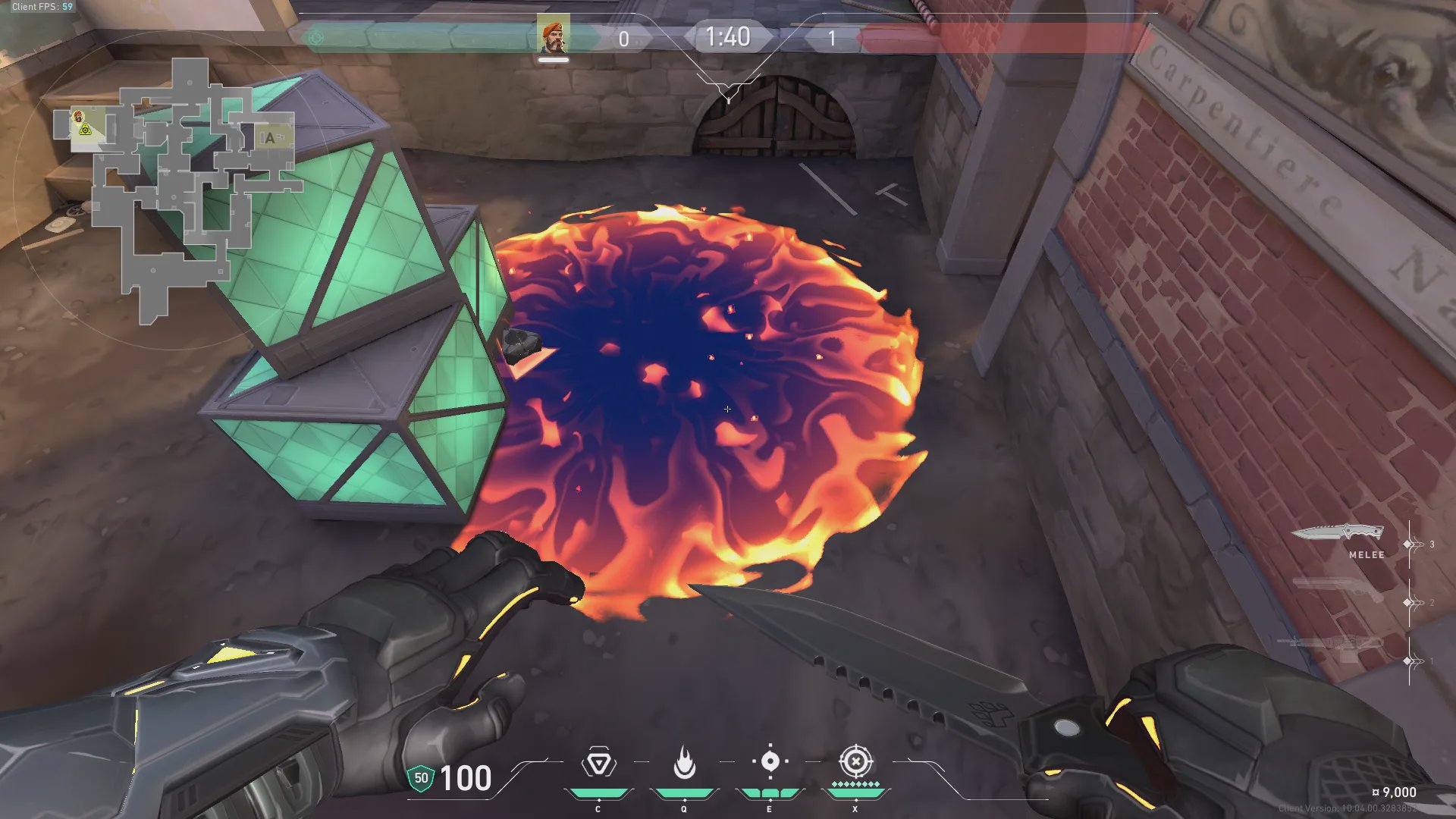Click the shield armor icon

tap(421, 778)
